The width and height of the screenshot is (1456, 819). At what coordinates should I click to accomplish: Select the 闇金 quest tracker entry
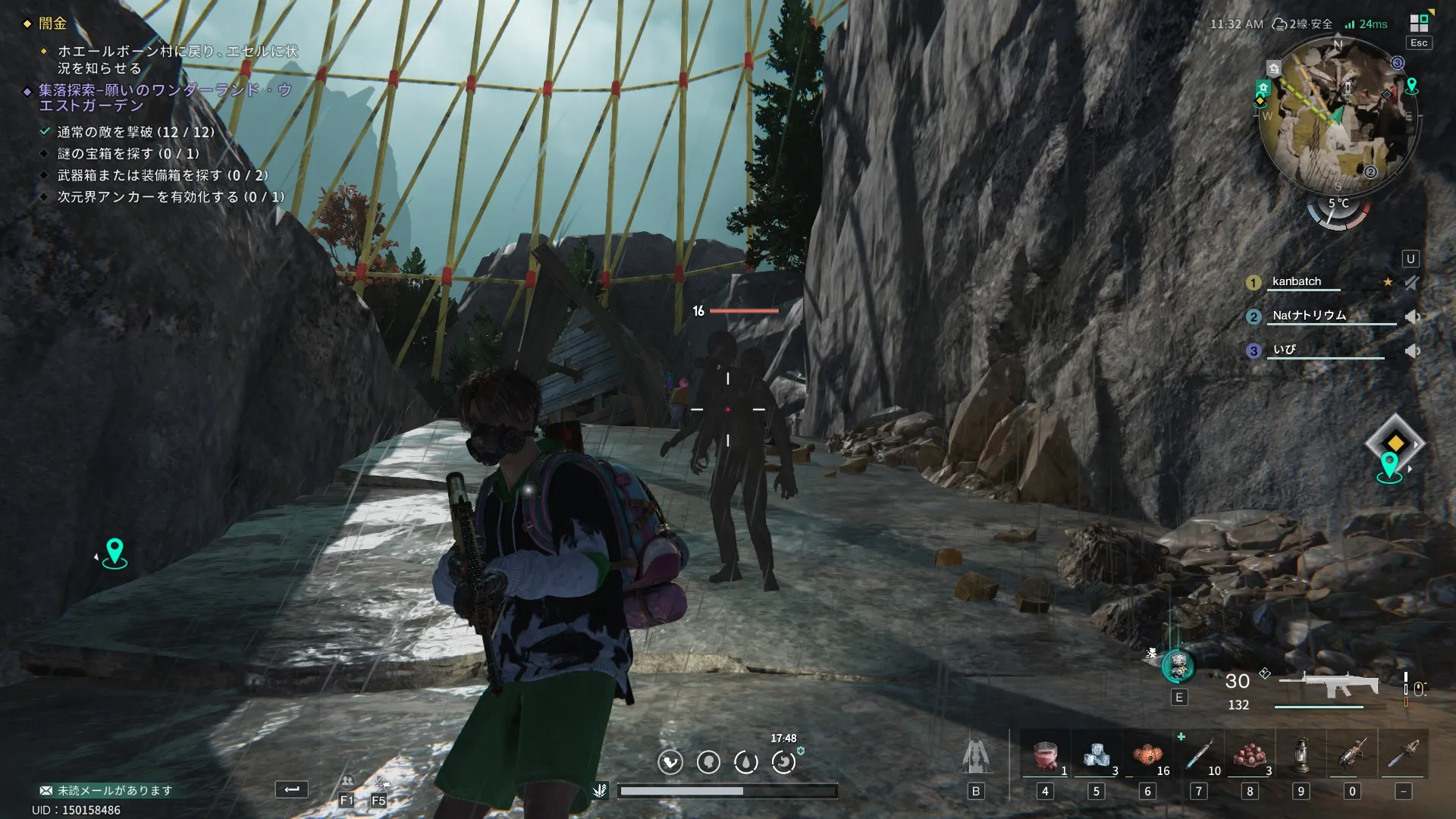(52, 24)
